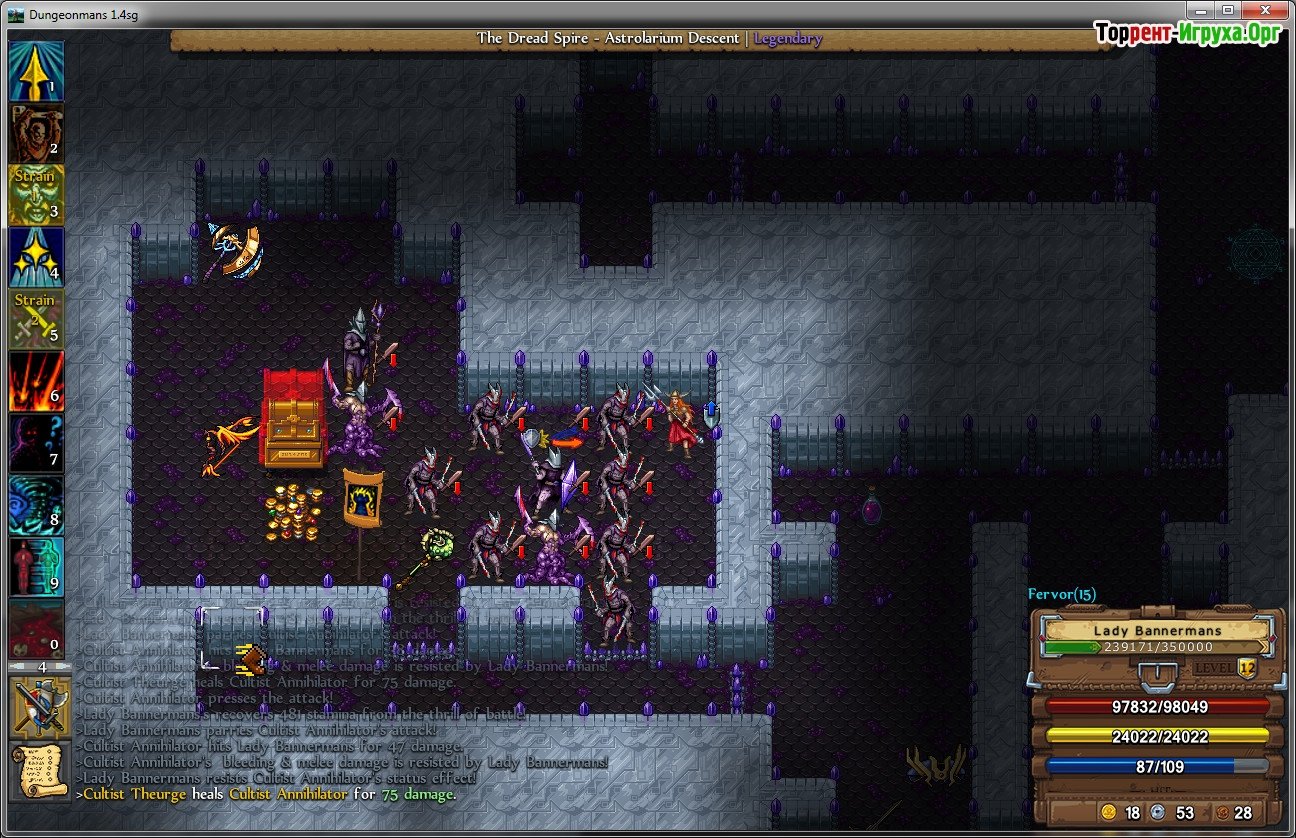Image resolution: width=1296 pixels, height=838 pixels.
Task: Activate the teal swirl ability in slot 8
Action: (x=37, y=505)
